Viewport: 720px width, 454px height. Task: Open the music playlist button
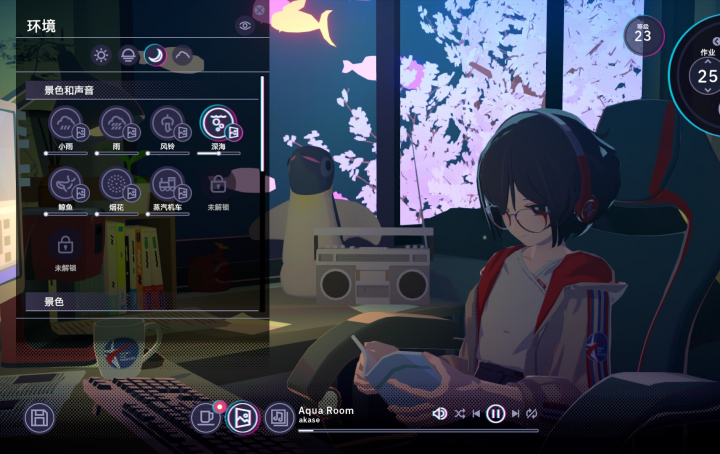click(280, 417)
